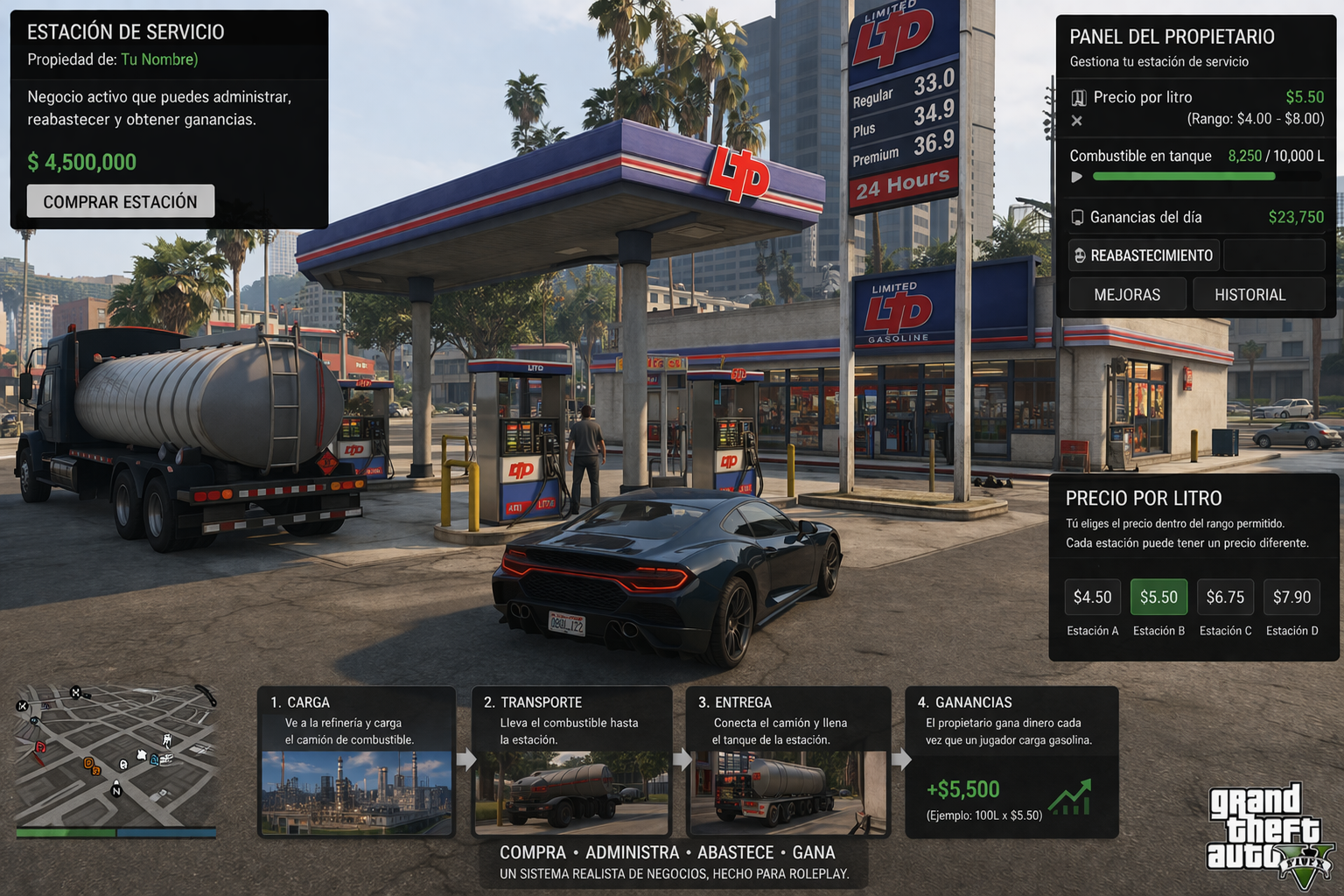View the TRANSPORTE step truck thumbnail
The height and width of the screenshot is (896, 1344).
(572, 793)
